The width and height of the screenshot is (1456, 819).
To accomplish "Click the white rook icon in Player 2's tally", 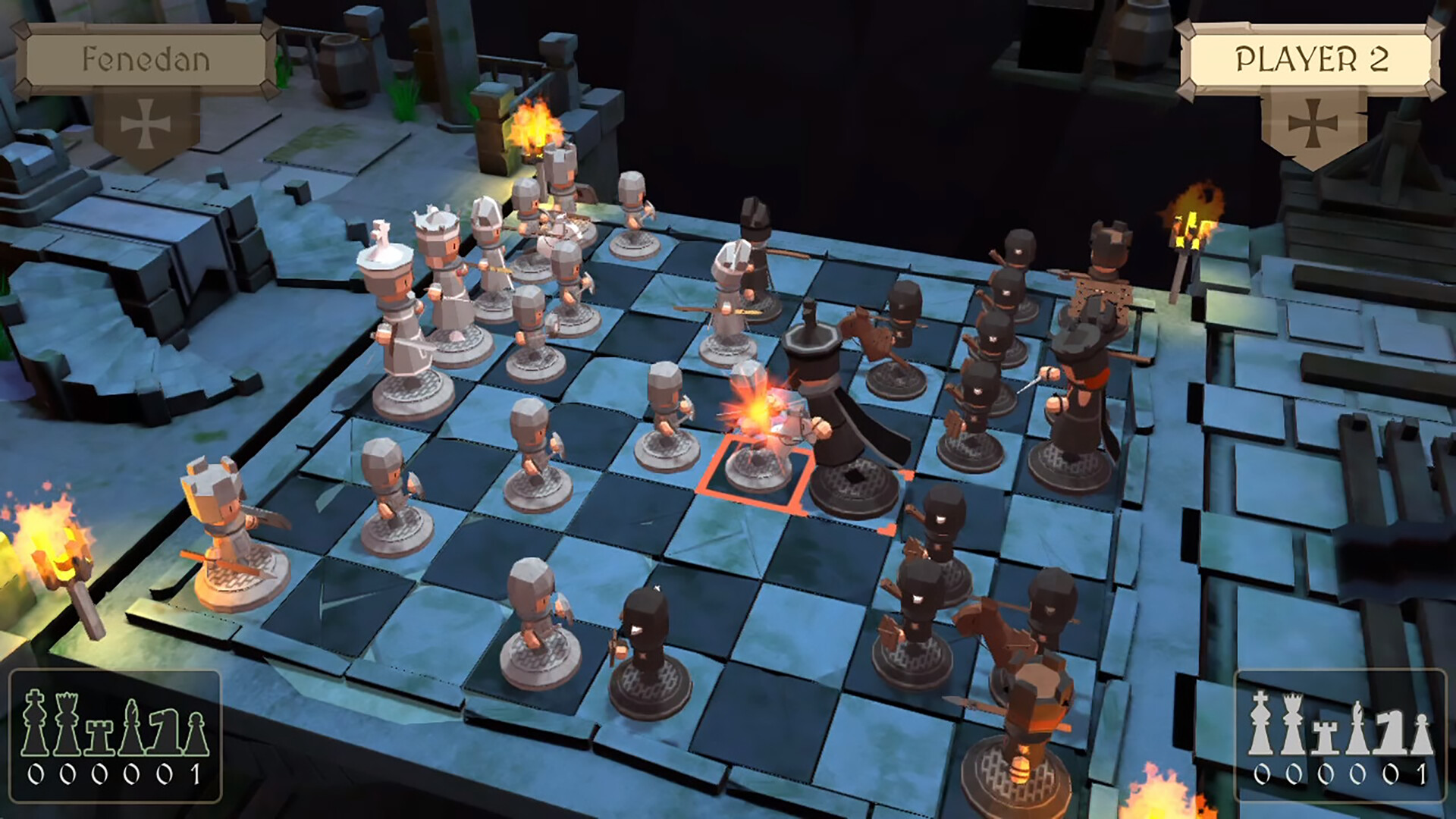I will point(1323,736).
